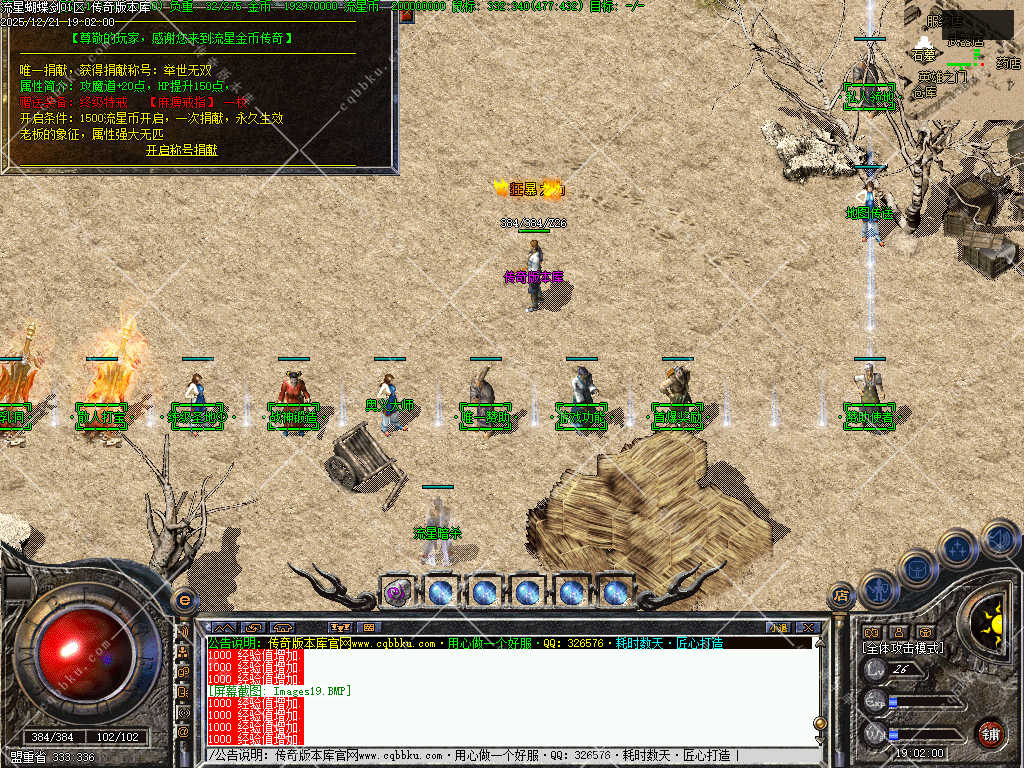Close the donation dialog with the red button
The image size is (1024, 768).
click(x=406, y=15)
